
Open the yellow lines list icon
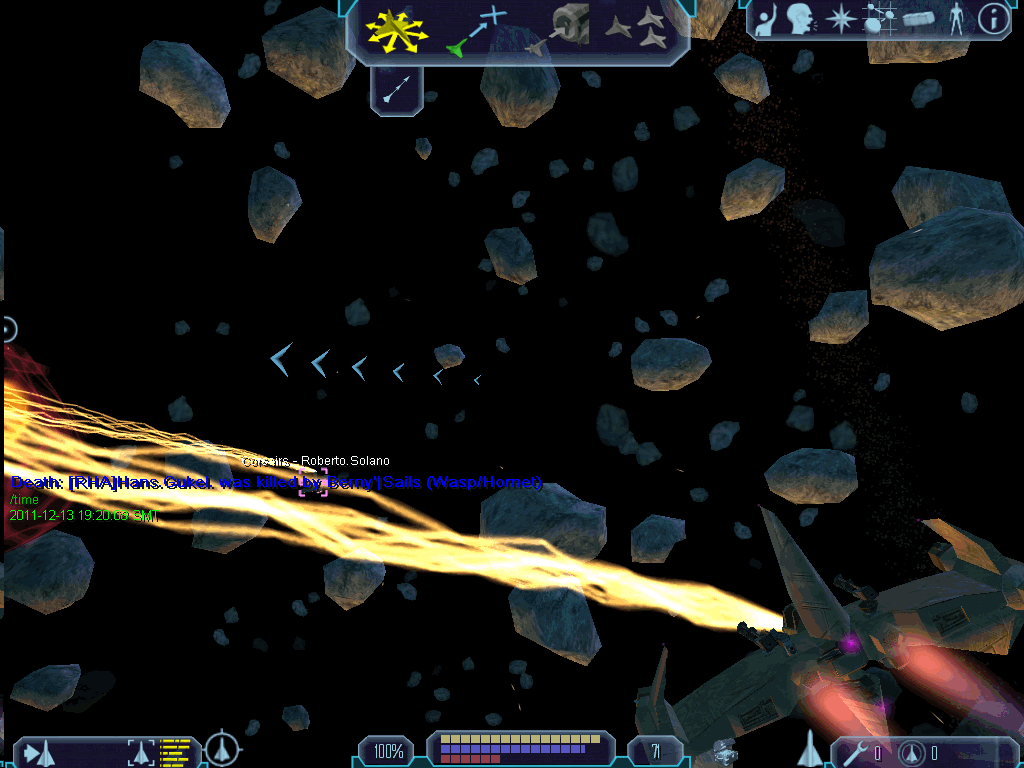point(176,751)
